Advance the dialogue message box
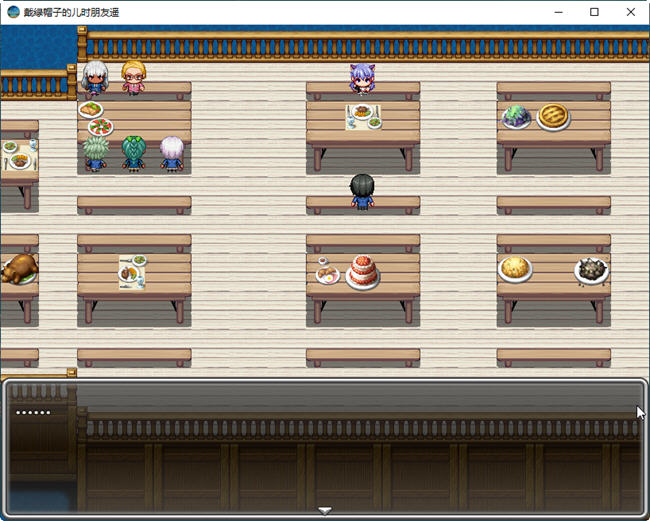Screen dimensions: 650x521 [324, 445]
